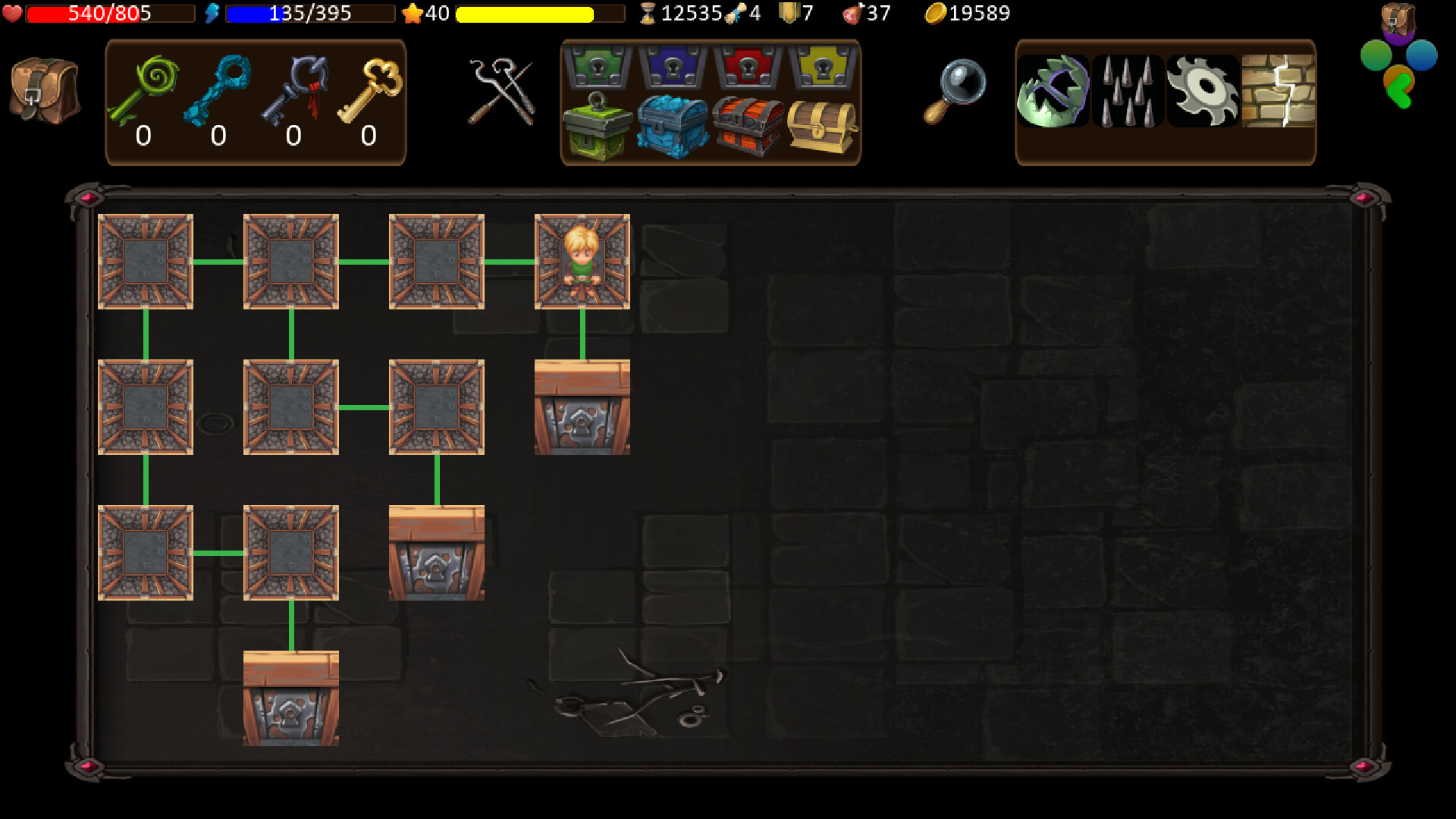This screenshot has width=1456, height=819.
Task: Toggle the blue circle indicator top-right
Action: tap(1420, 55)
